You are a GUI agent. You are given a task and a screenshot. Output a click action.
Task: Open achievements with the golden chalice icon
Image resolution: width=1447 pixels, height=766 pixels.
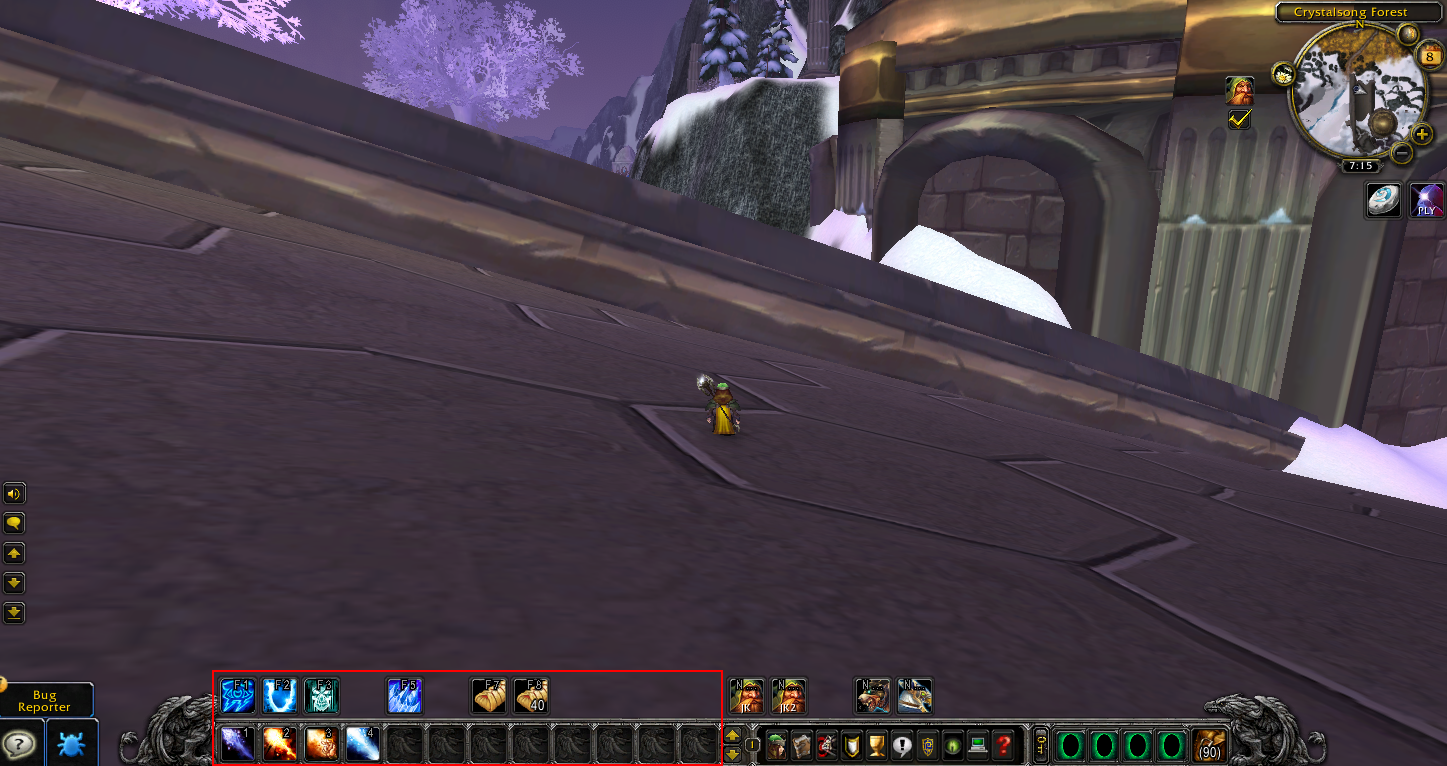point(877,745)
